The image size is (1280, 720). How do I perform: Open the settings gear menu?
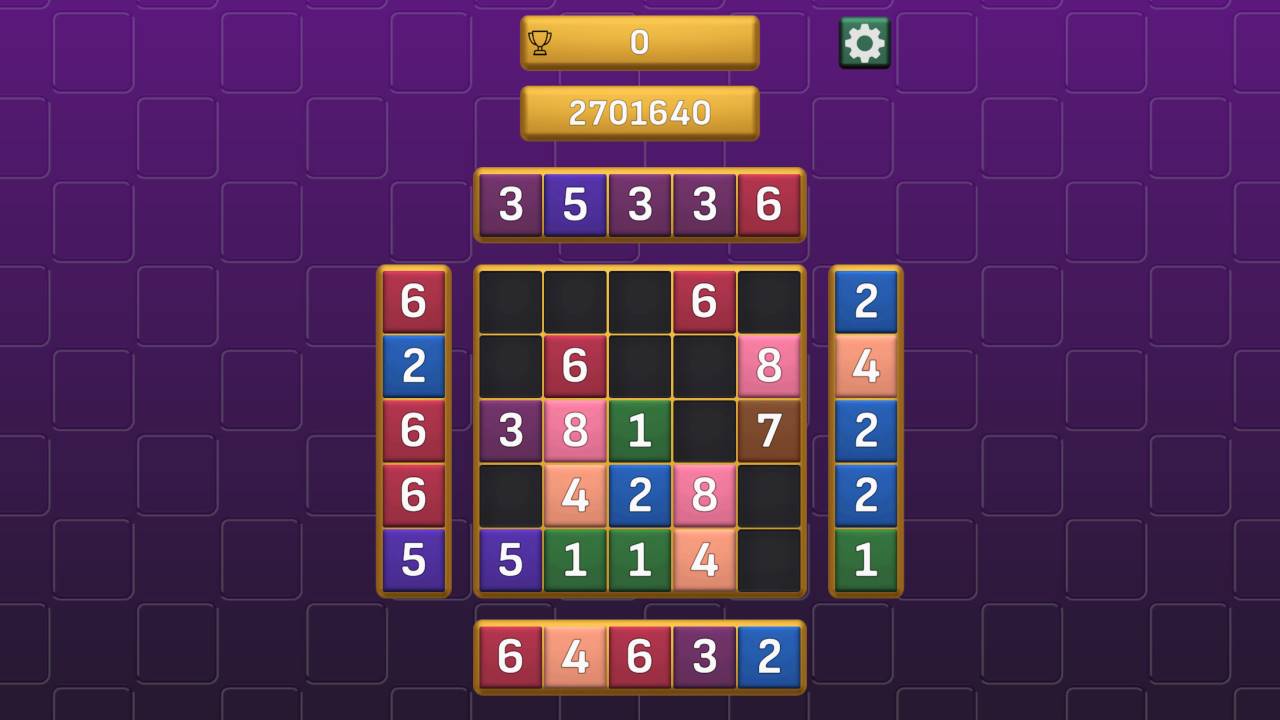coord(864,42)
